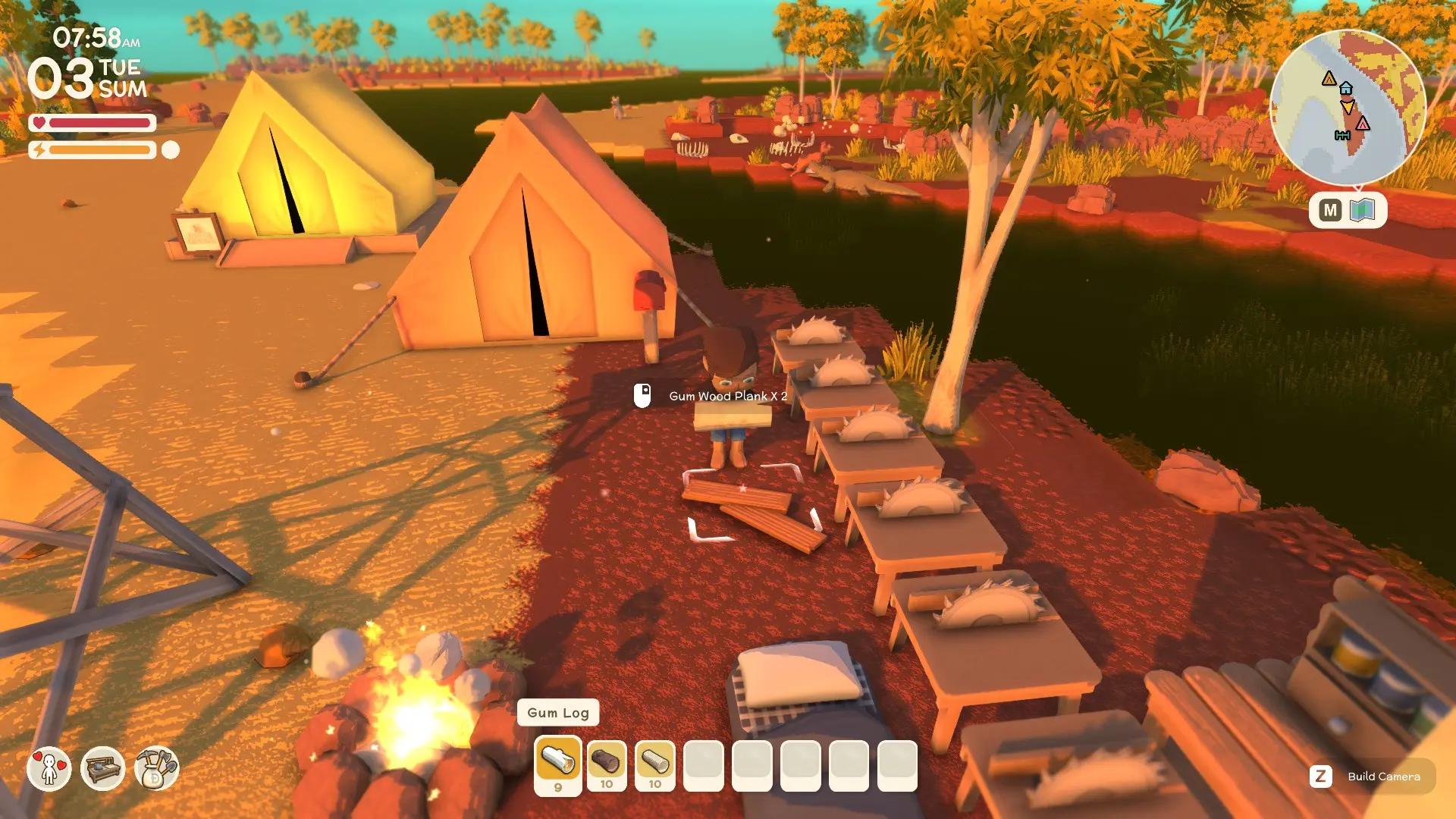The image size is (1456, 819).
Task: Select the Gum Log hotbar slot
Action: pyautogui.click(x=558, y=762)
